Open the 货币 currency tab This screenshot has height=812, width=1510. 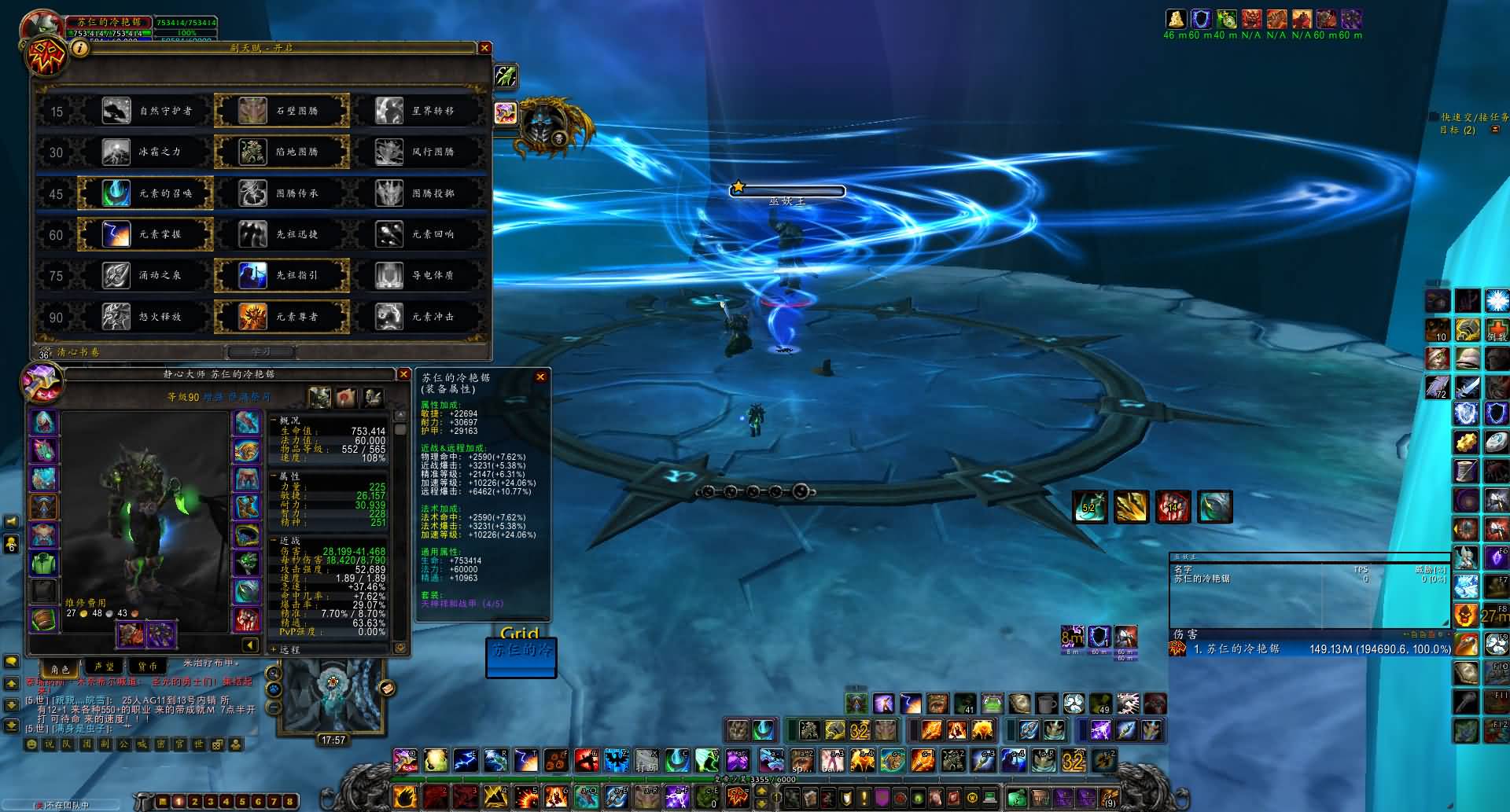tap(147, 667)
